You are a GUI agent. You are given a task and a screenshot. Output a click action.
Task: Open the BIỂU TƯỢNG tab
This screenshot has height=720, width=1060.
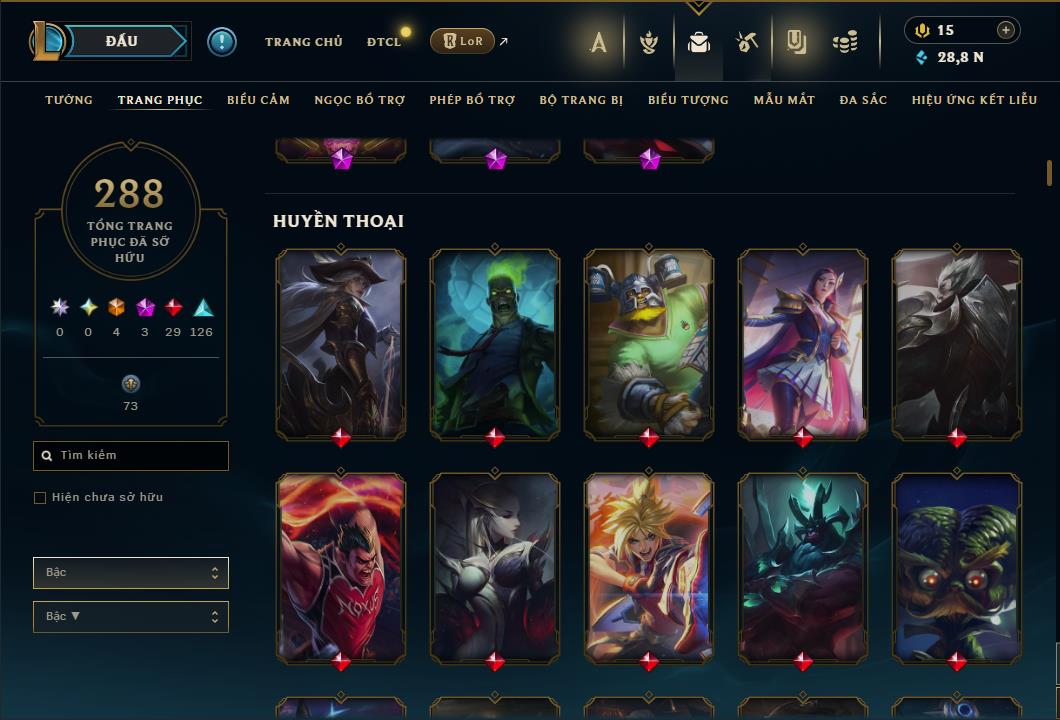688,100
